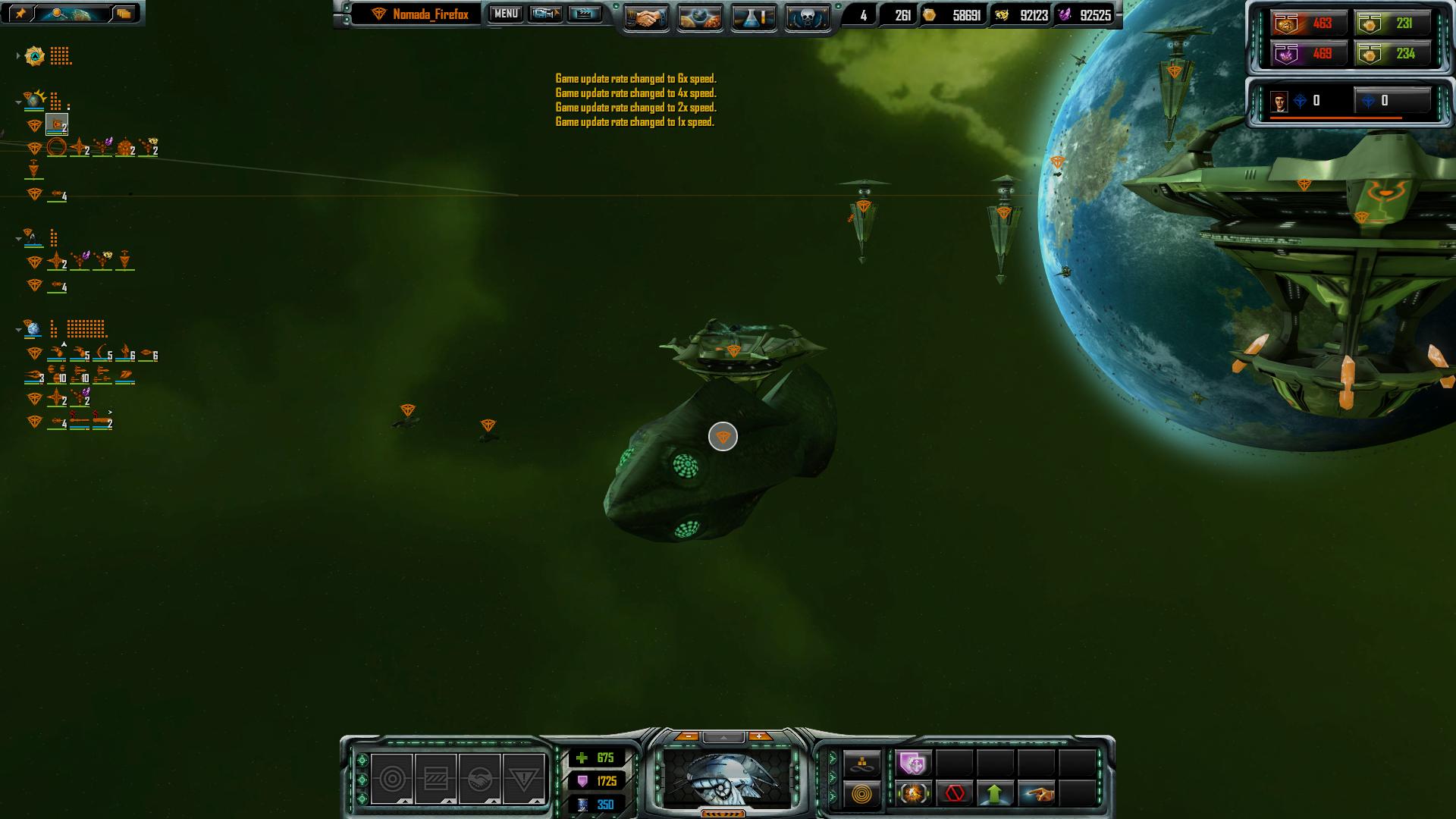
Task: Open the pirate skull screen
Action: [807, 17]
